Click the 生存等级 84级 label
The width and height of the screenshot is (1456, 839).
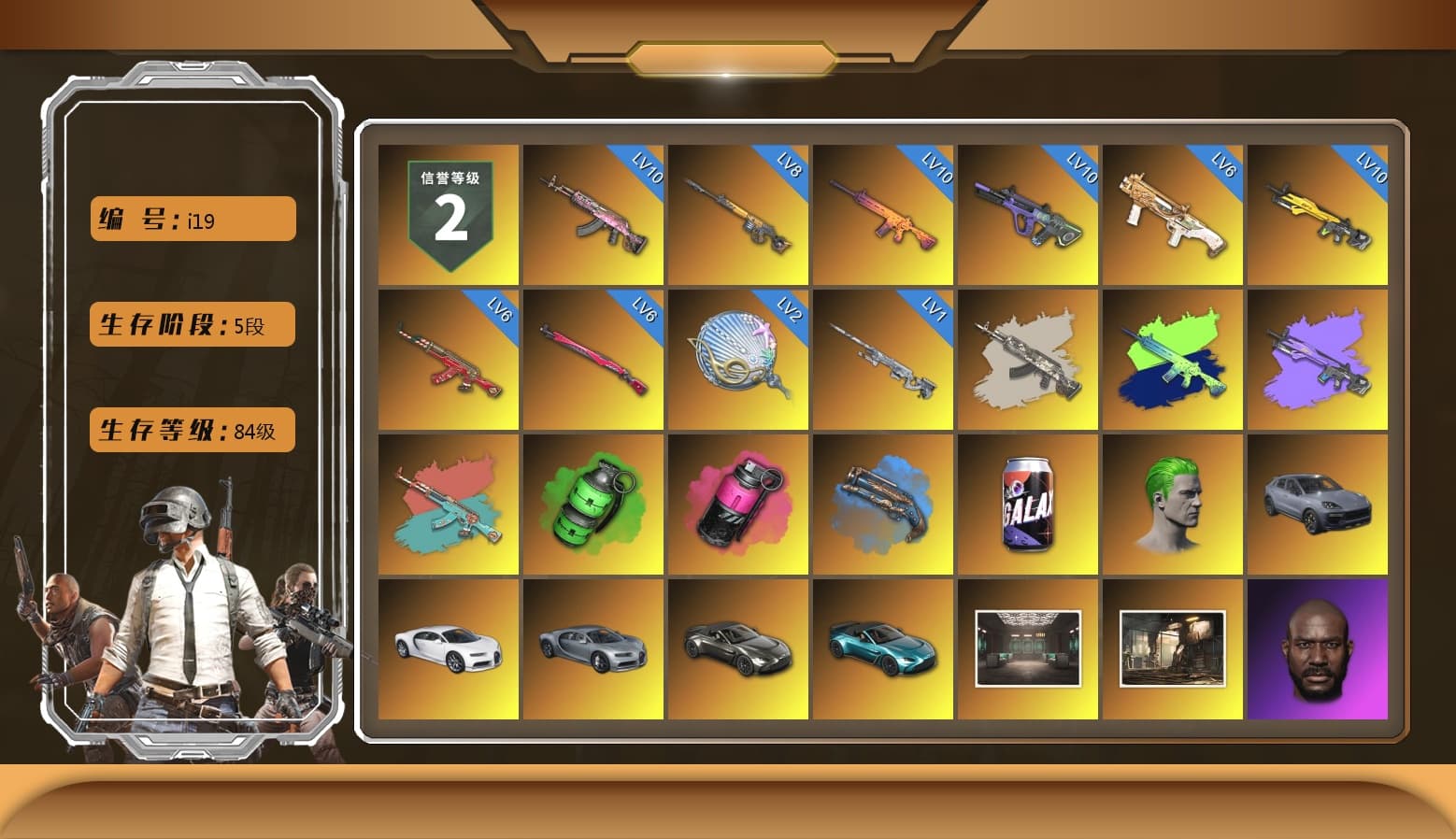point(191,429)
